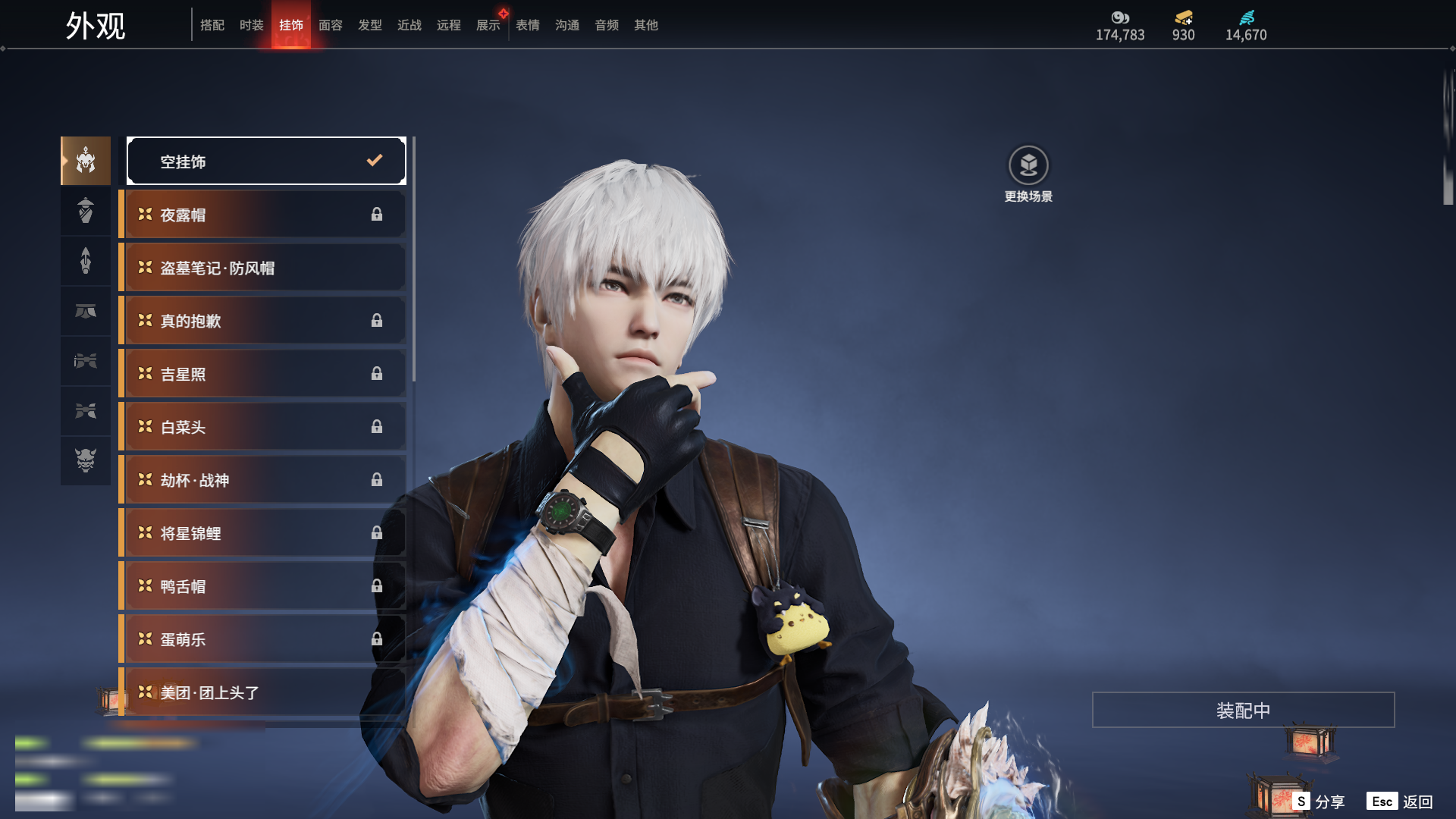Go to the 发型 tab
This screenshot has height=819, width=1456.
369,25
